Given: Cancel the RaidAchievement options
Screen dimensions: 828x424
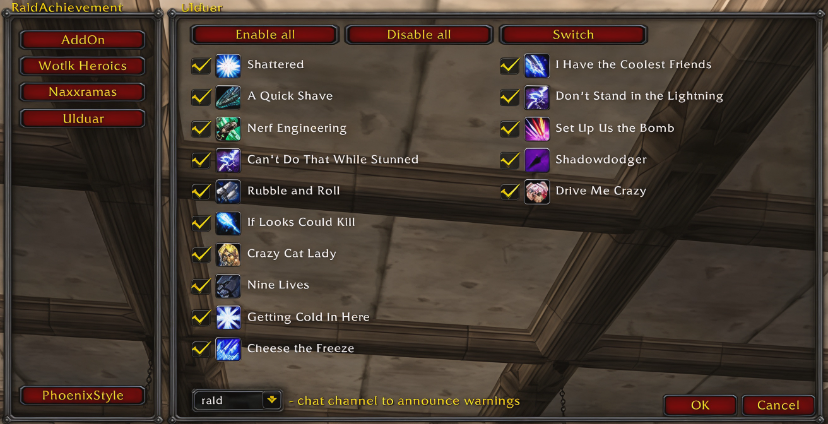Looking at the screenshot, I should (x=778, y=405).
